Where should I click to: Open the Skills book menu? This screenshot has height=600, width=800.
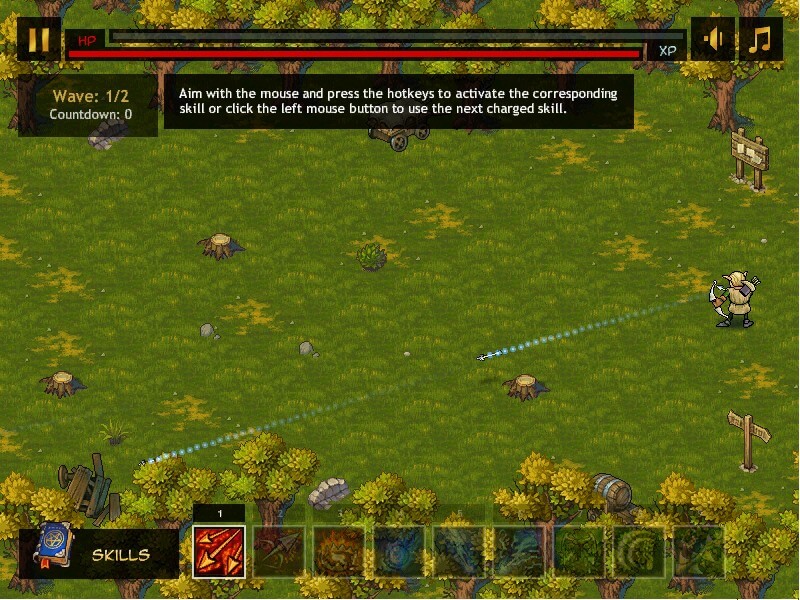click(x=98, y=553)
